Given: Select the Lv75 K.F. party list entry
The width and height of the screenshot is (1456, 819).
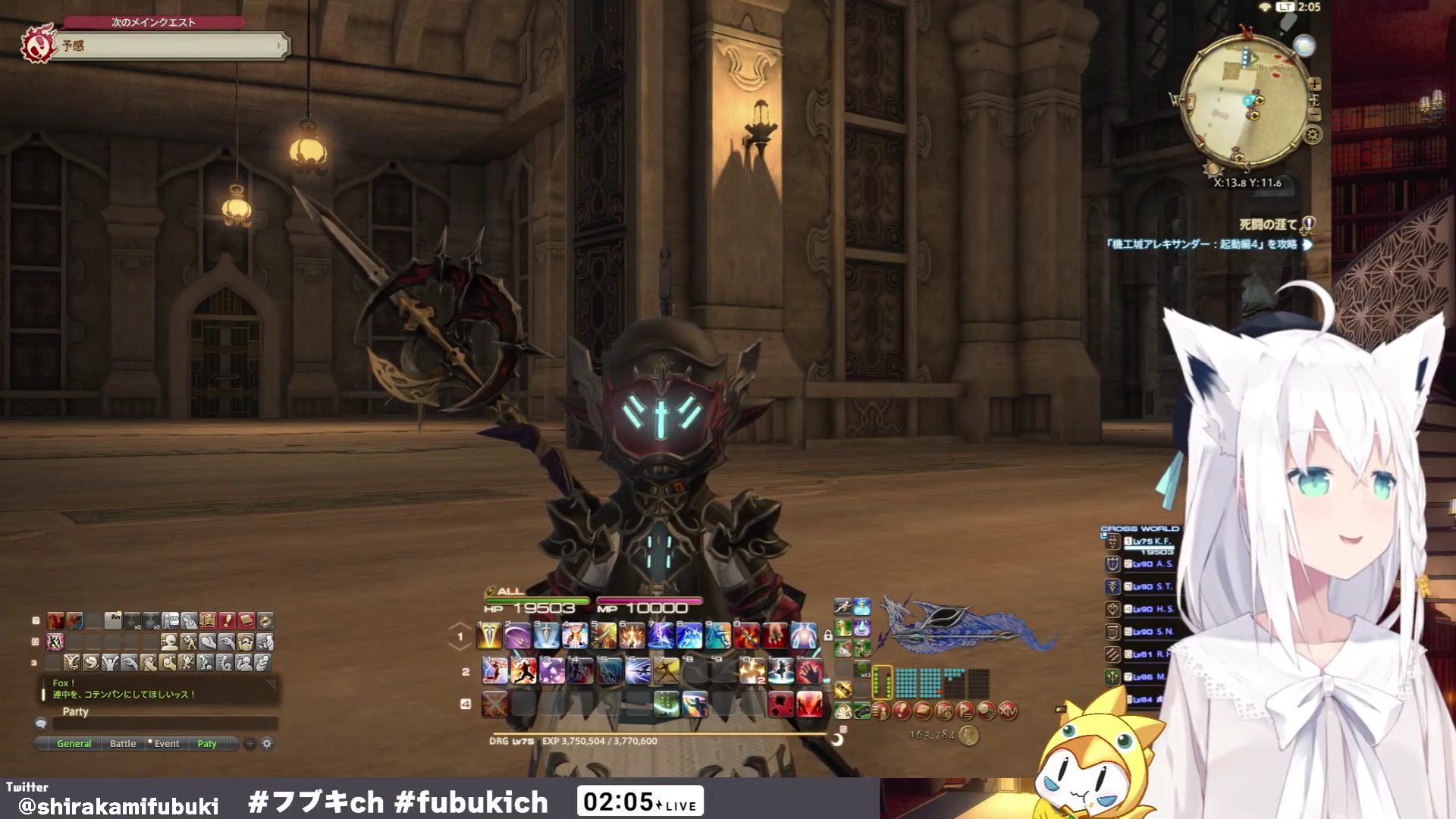Looking at the screenshot, I should (x=1149, y=541).
